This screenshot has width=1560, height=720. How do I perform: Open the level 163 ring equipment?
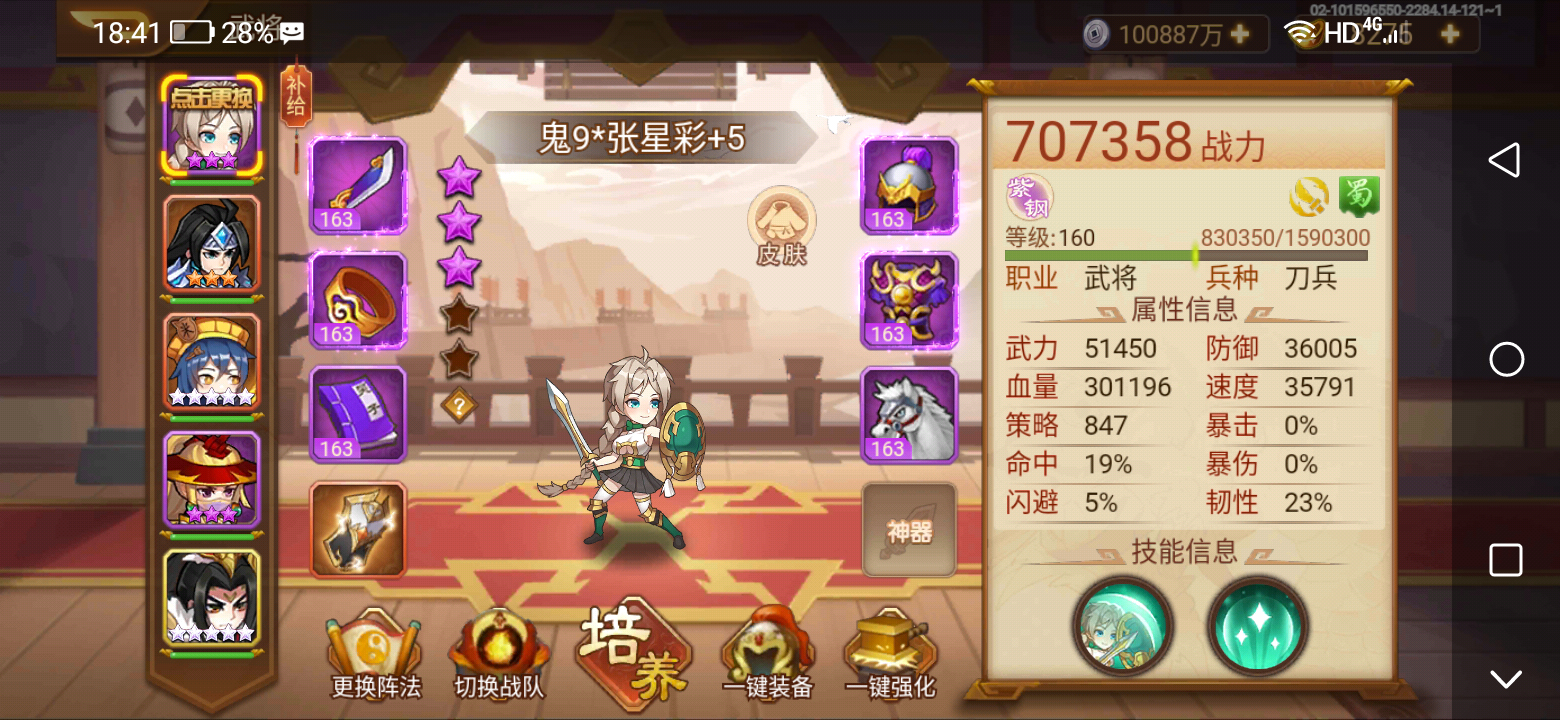pyautogui.click(x=357, y=300)
